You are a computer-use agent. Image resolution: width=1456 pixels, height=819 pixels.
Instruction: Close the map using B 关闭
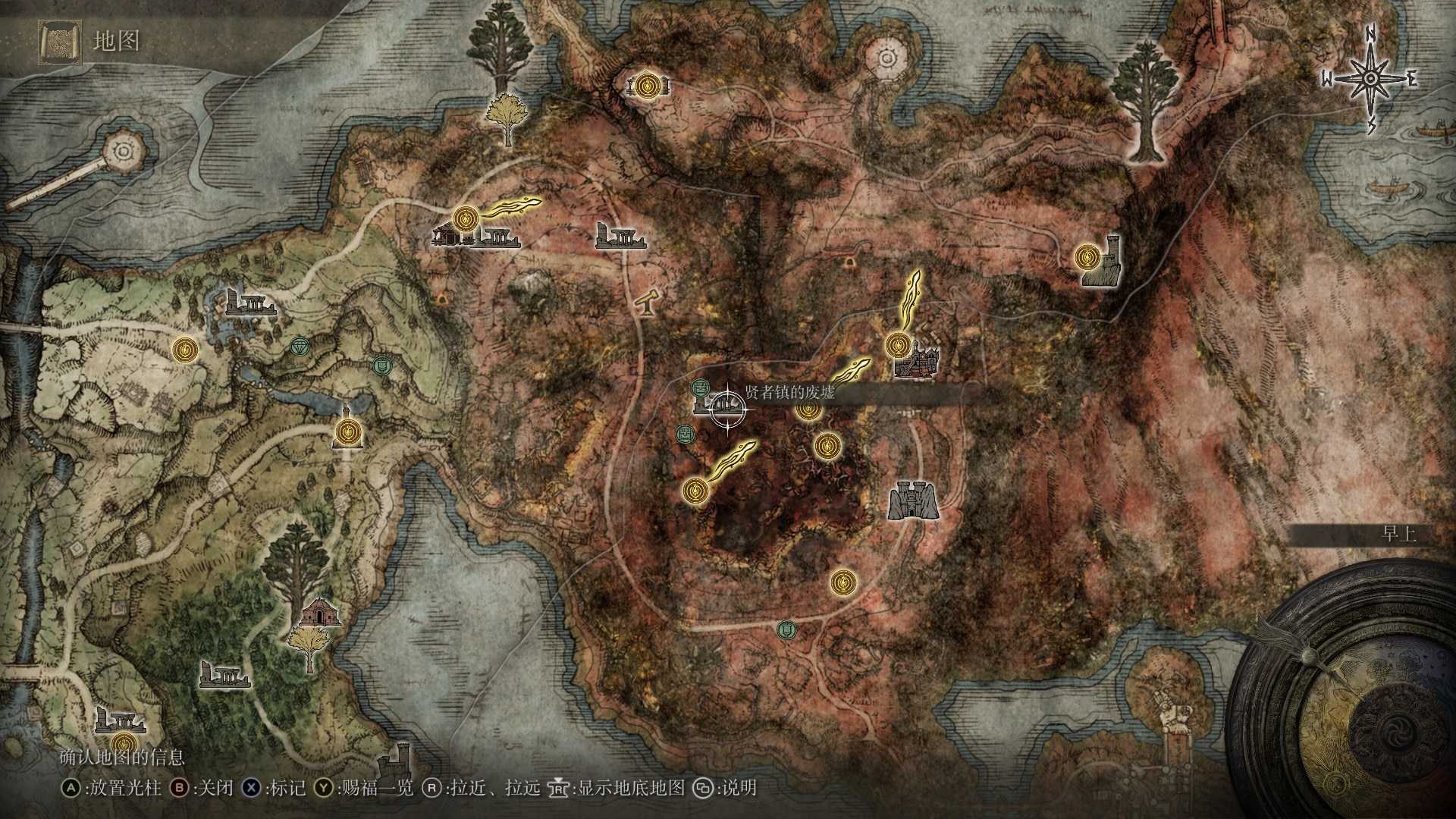pos(204,789)
